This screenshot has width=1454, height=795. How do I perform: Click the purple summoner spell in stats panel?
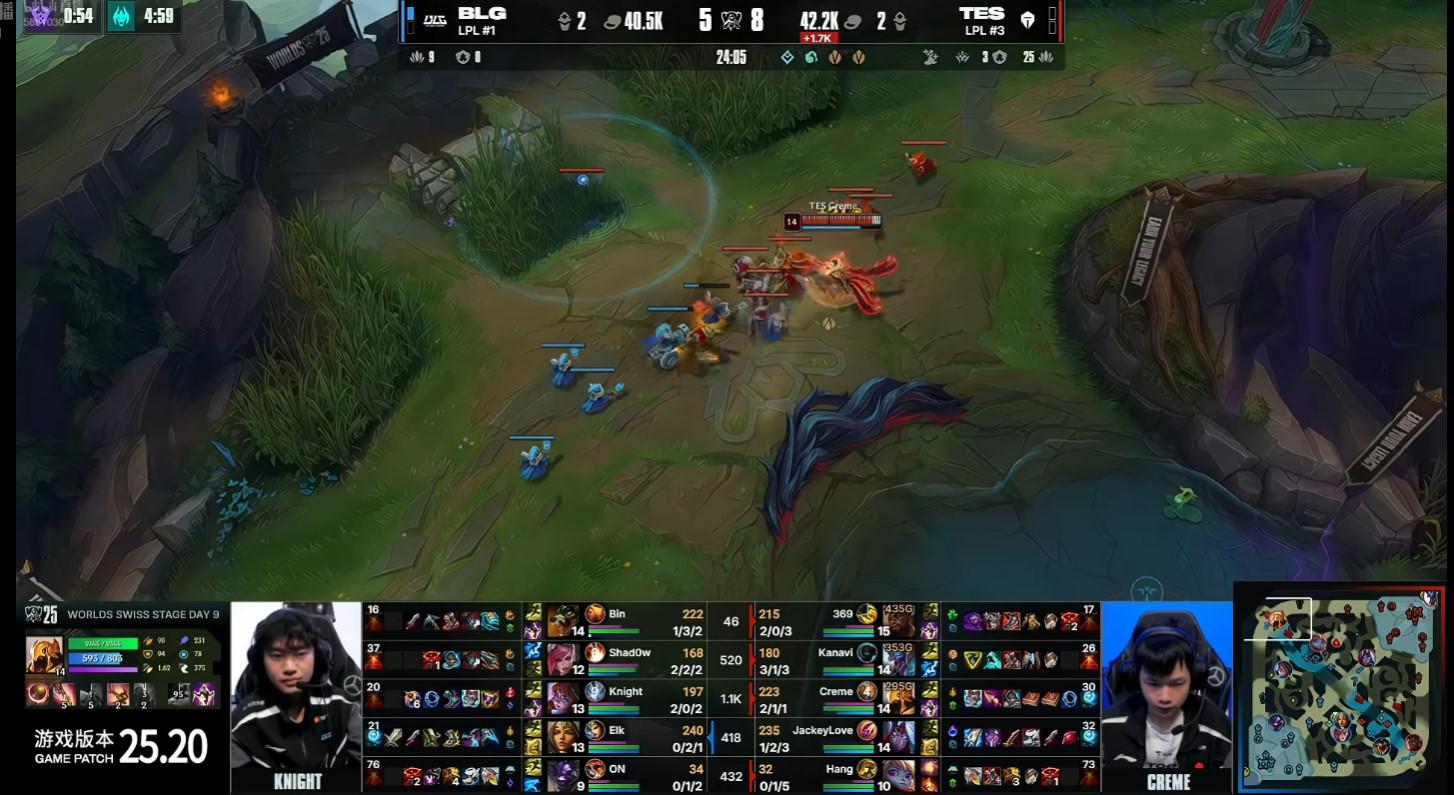pyautogui.click(x=205, y=693)
